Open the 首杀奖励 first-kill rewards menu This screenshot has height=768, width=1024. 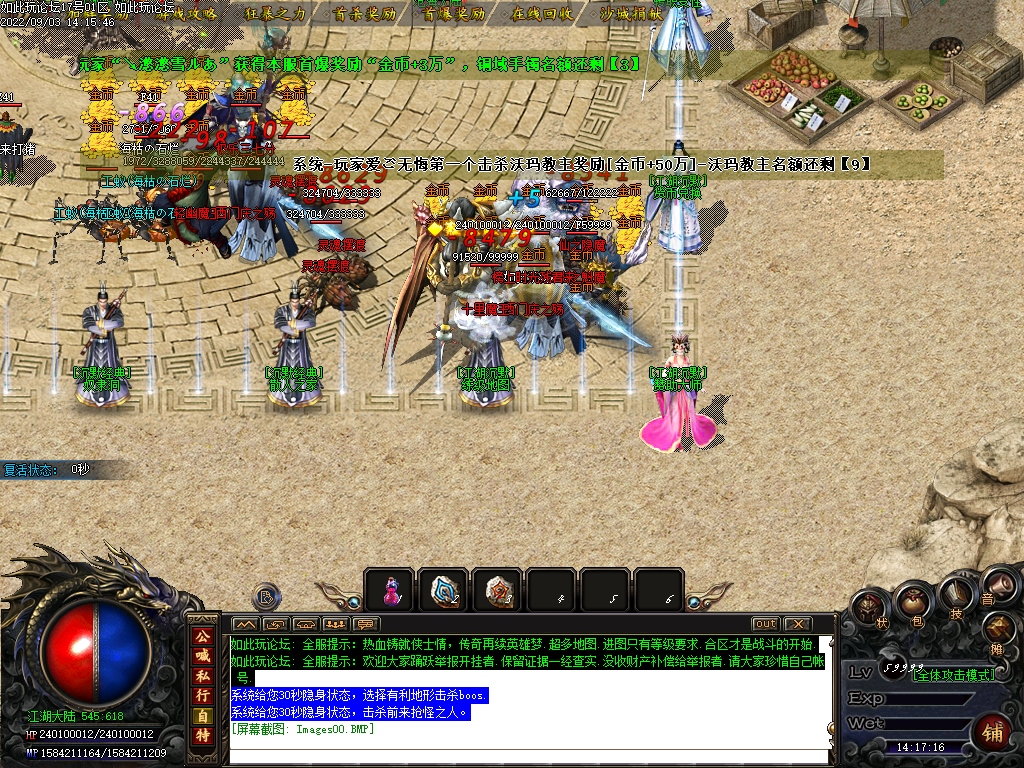(364, 14)
